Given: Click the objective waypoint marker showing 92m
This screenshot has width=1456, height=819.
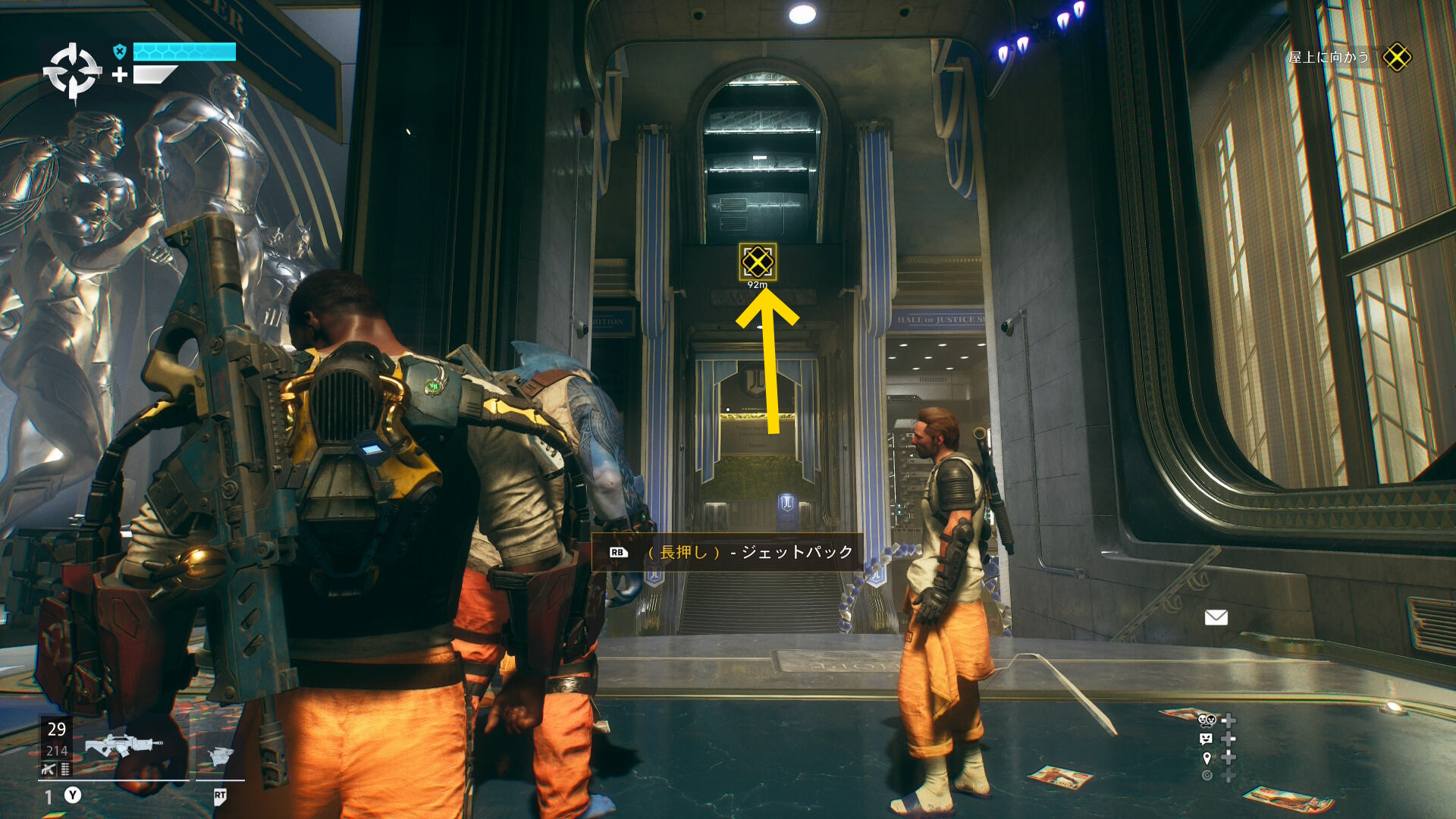Looking at the screenshot, I should (x=758, y=262).
